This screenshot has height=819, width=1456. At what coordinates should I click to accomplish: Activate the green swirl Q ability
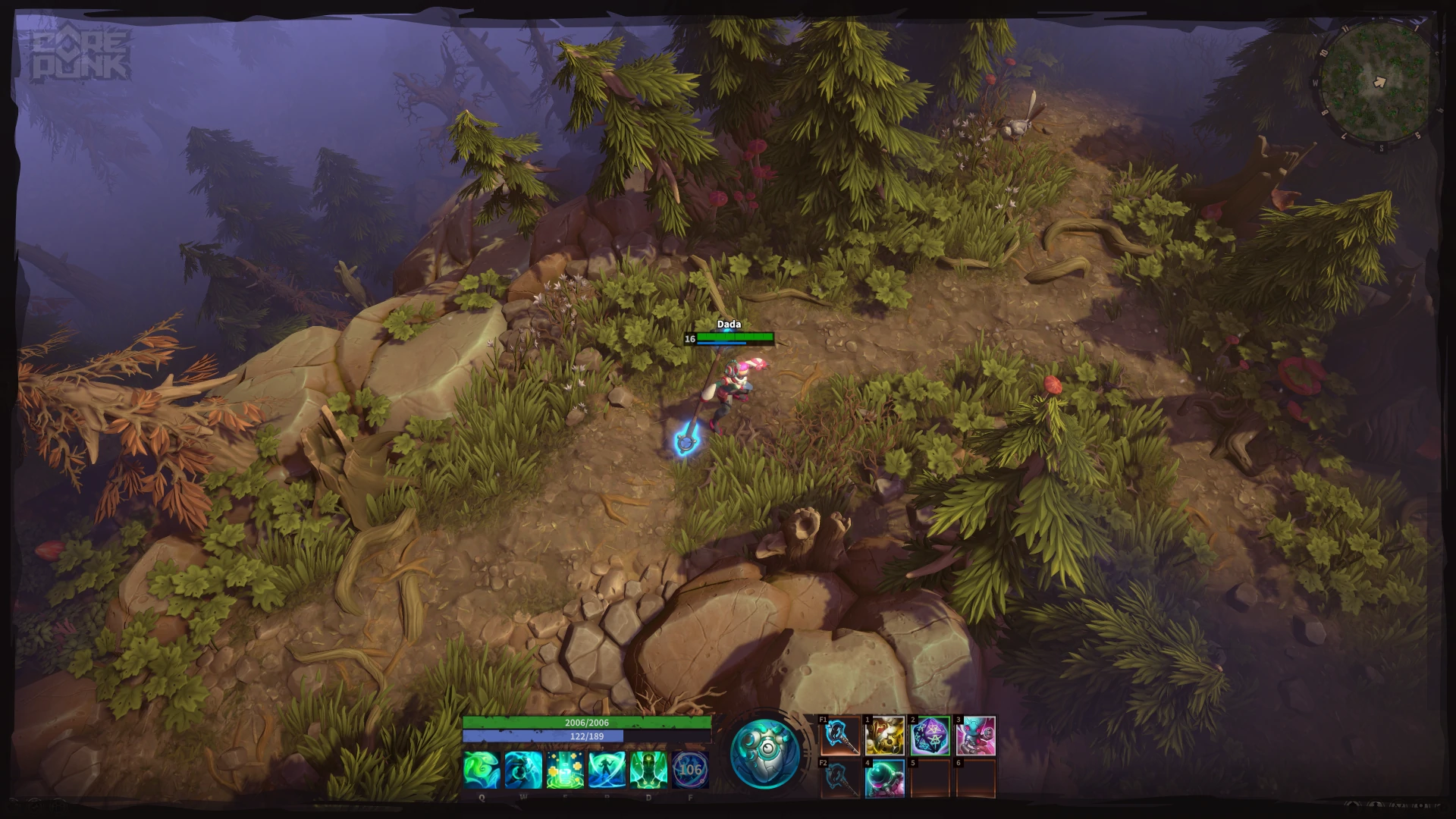[x=482, y=770]
